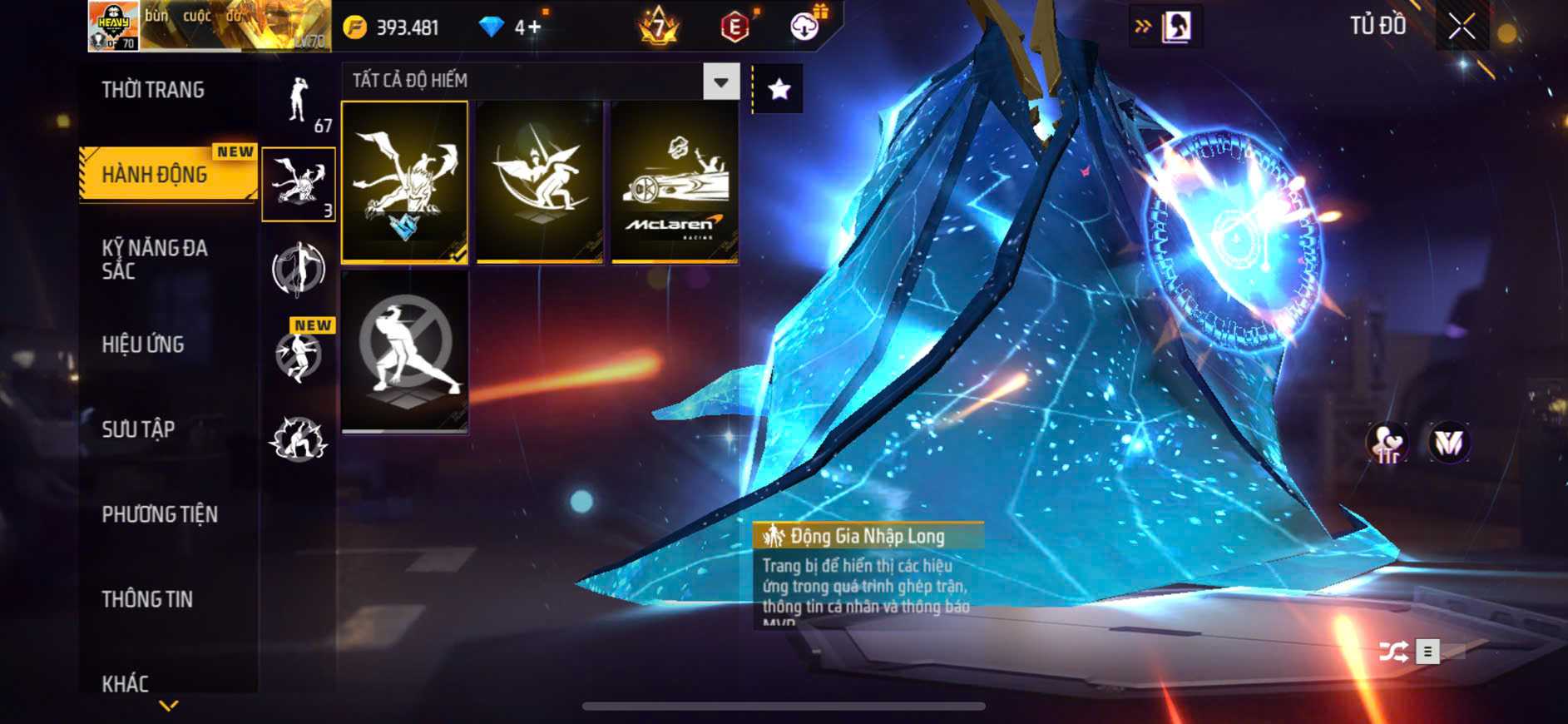Viewport: 1568px width, 724px height.
Task: Toggle the star favorites filter
Action: click(779, 89)
